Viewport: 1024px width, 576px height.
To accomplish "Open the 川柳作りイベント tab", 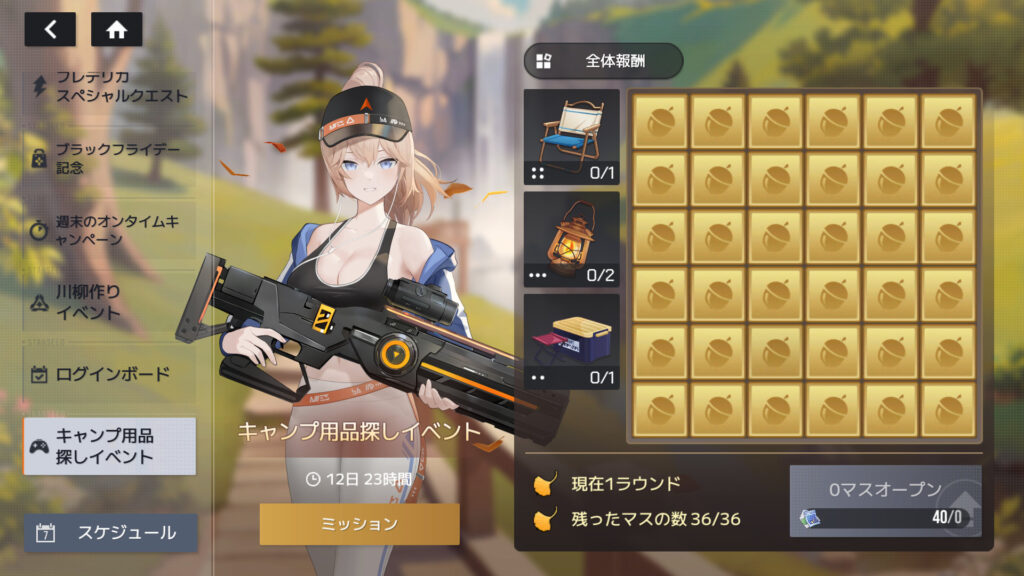I will point(110,302).
